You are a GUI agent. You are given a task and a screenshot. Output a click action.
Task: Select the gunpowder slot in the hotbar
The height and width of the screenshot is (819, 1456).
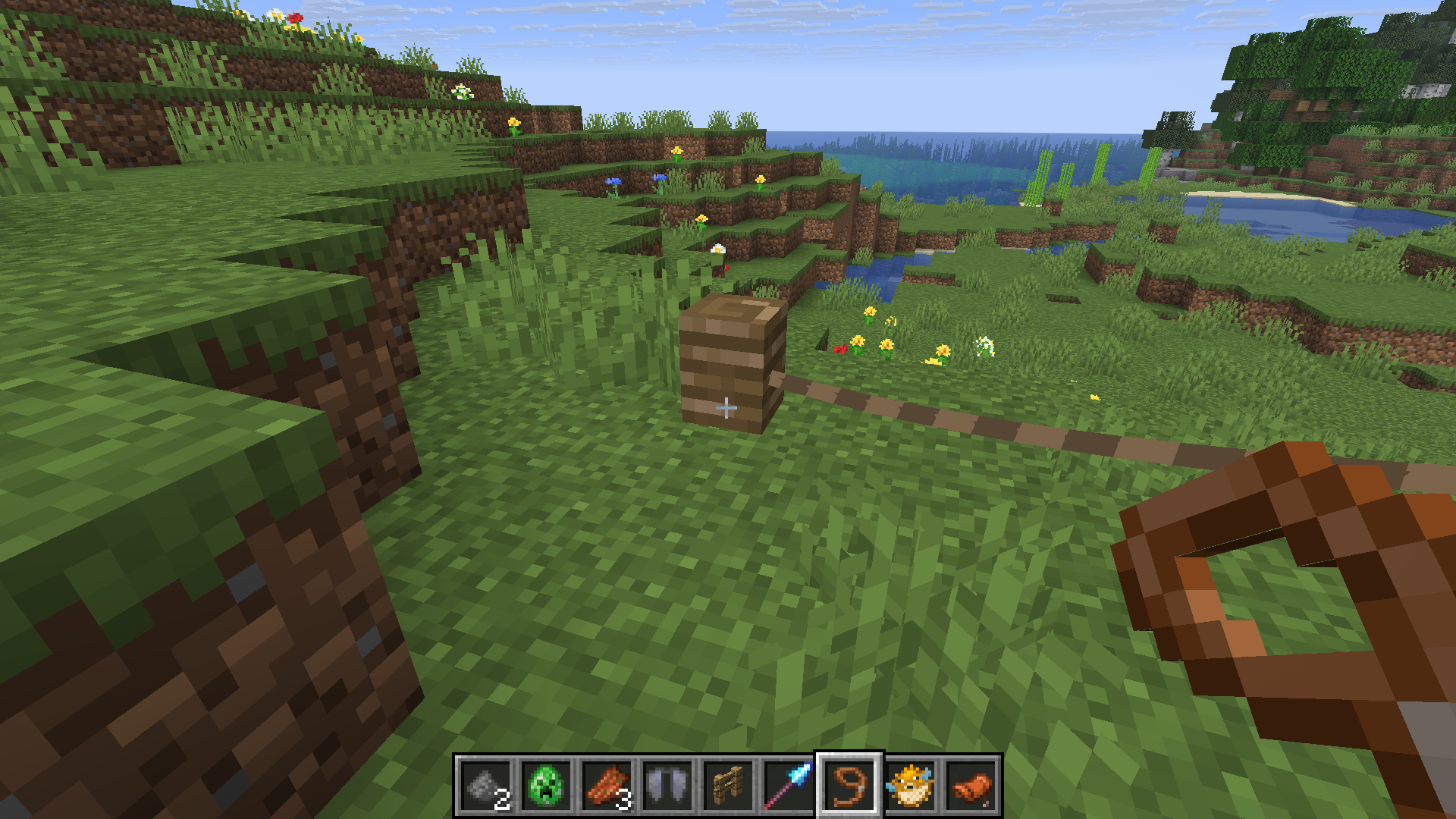485,786
